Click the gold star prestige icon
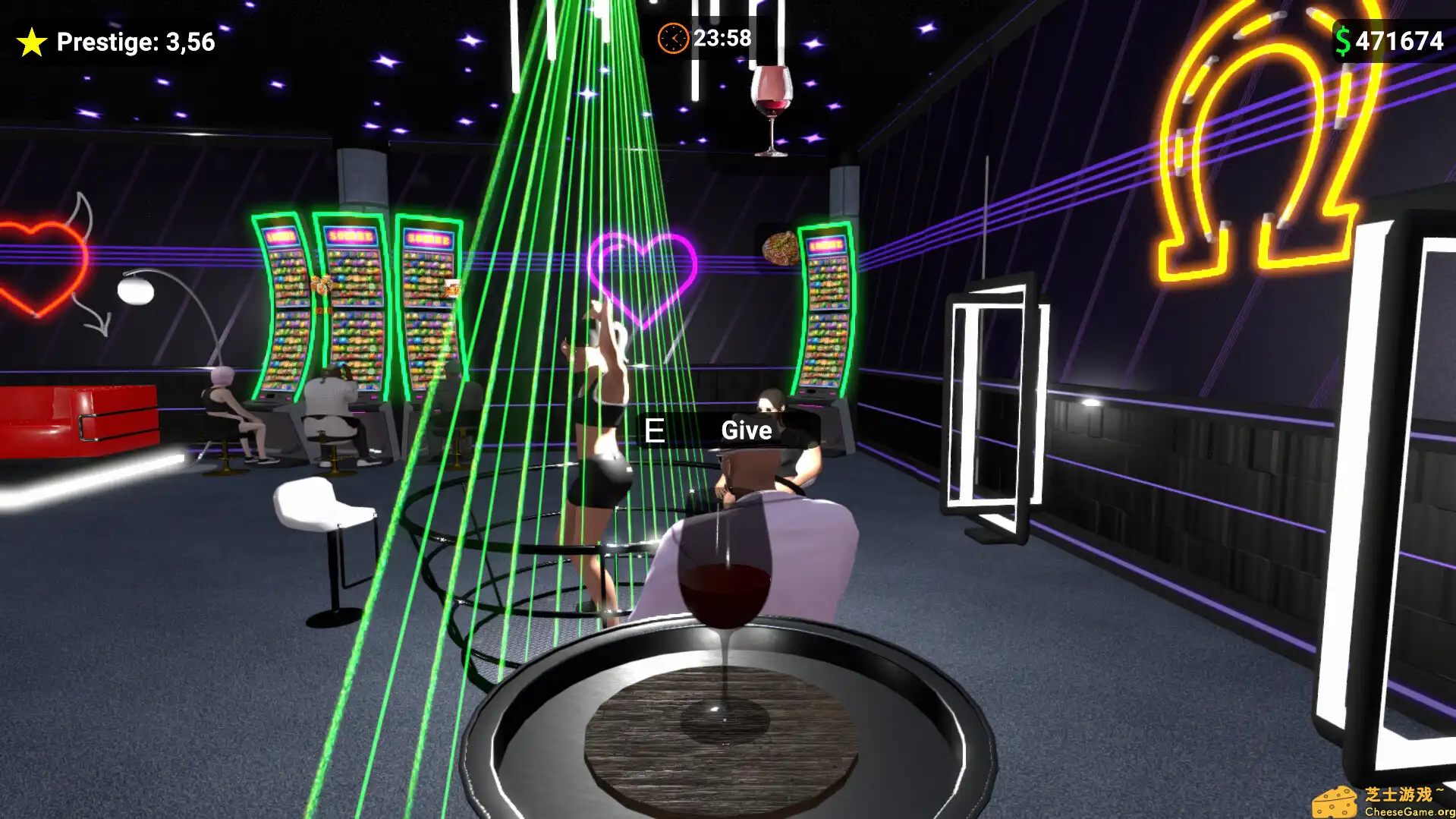This screenshot has height=819, width=1456. 31,42
